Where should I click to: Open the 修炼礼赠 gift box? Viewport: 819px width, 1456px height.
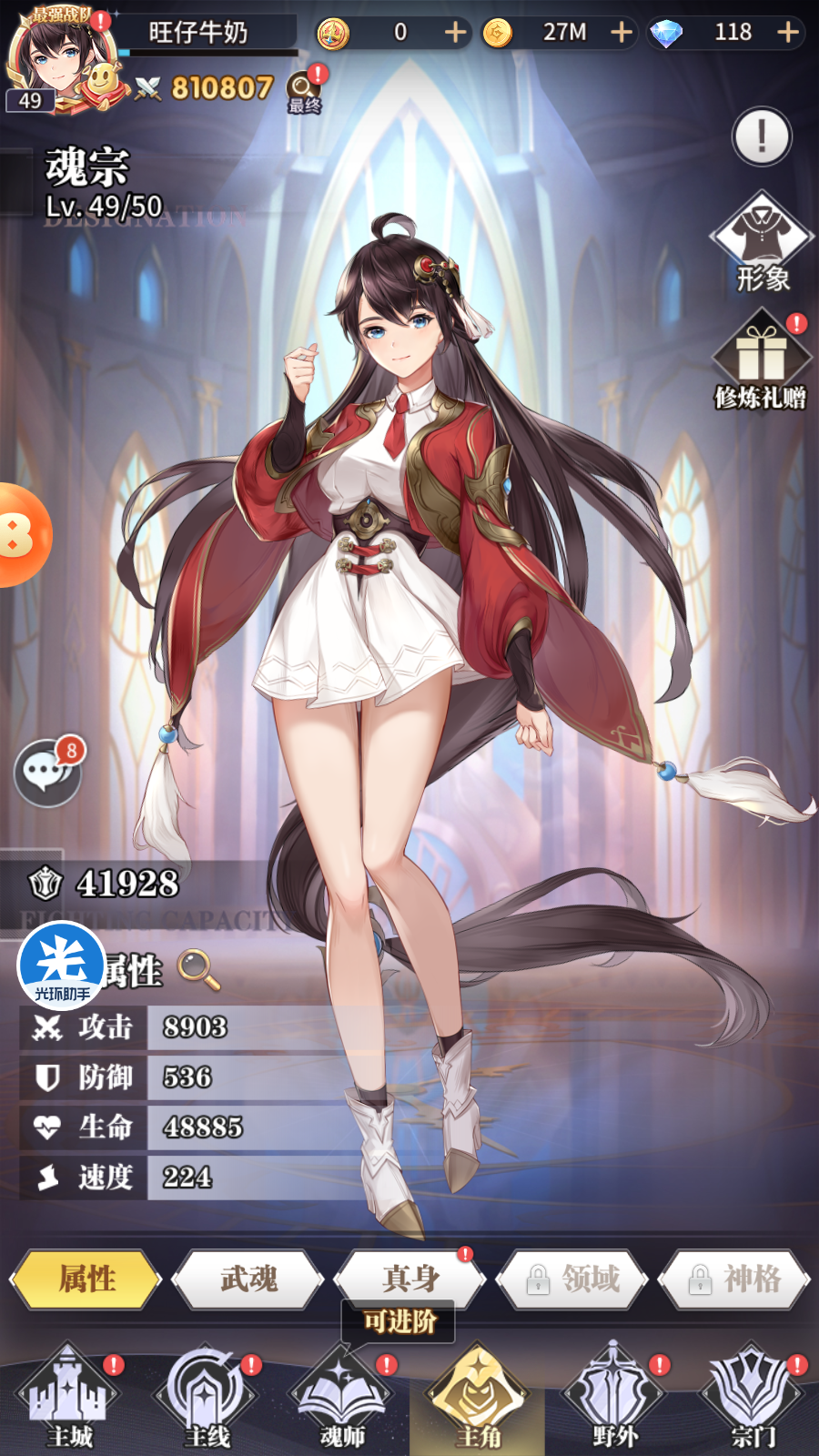[x=761, y=360]
